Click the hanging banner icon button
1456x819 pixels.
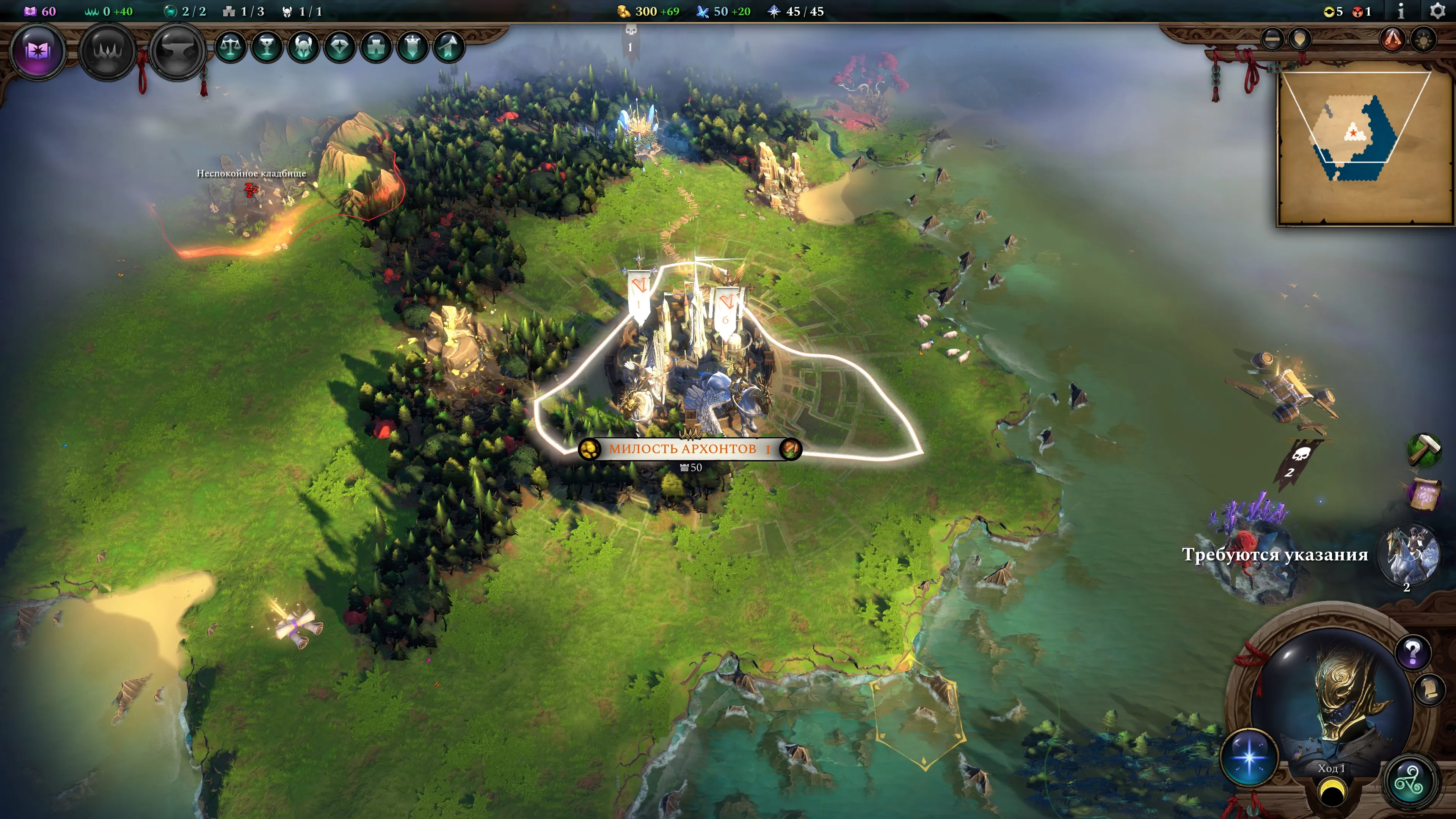click(413, 47)
